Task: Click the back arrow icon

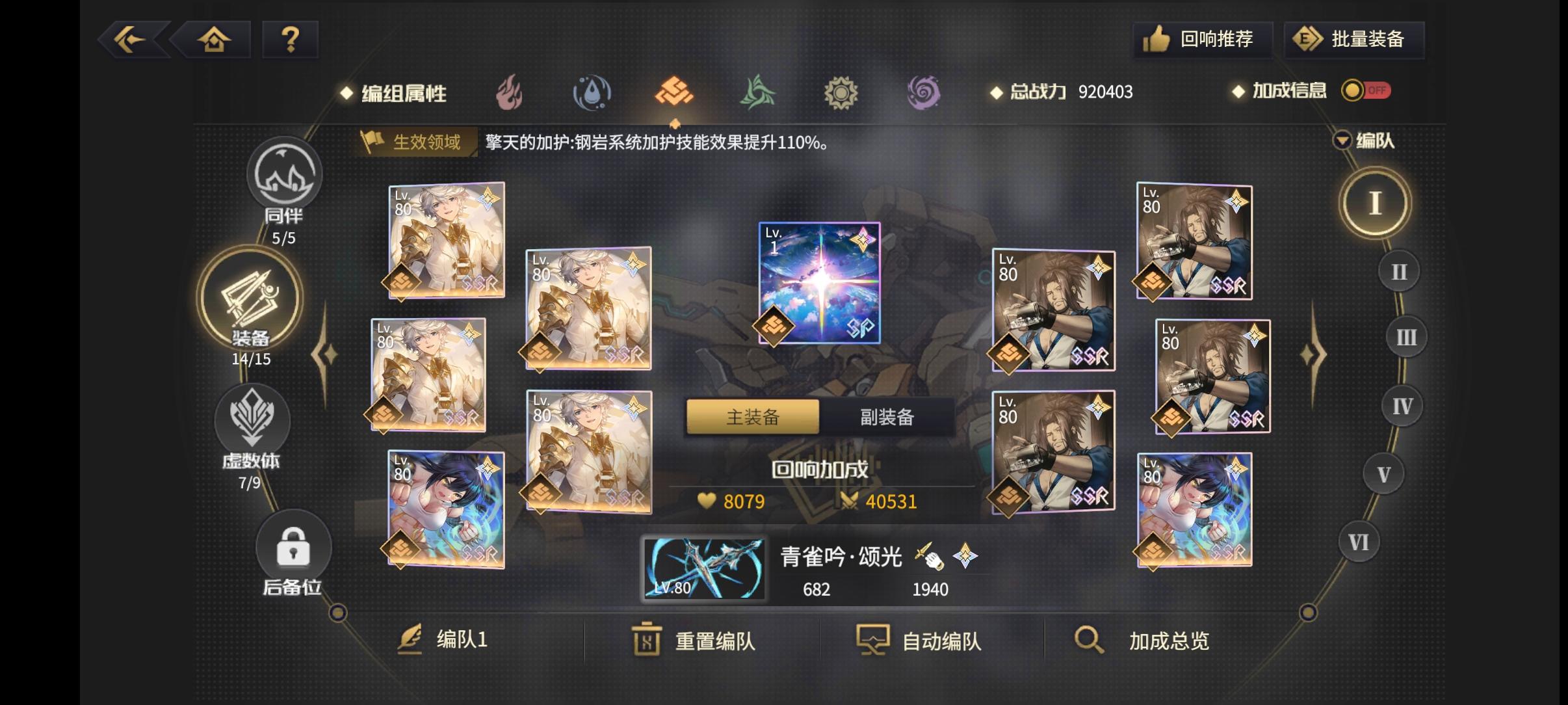Action: click(x=130, y=39)
